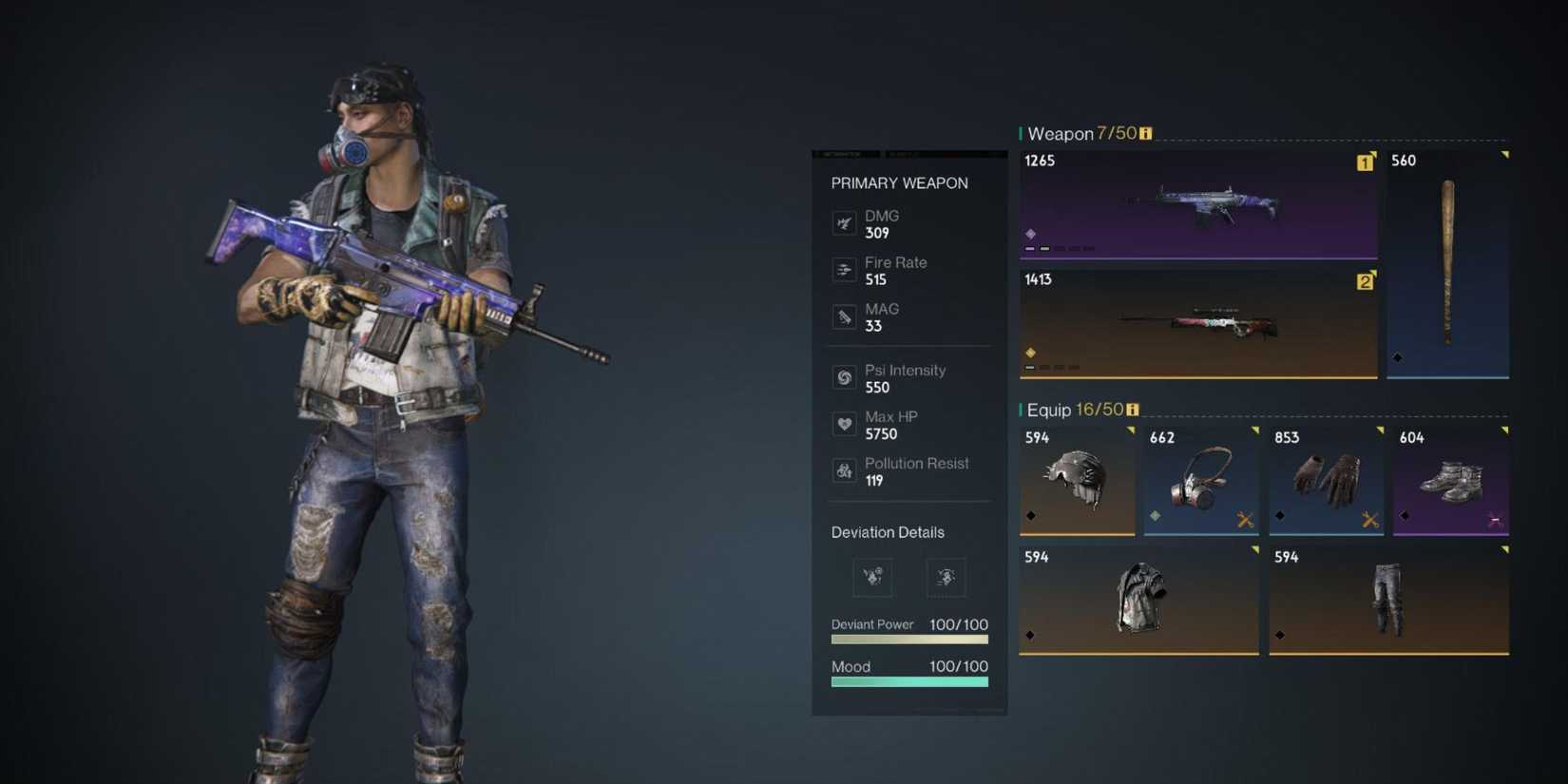The width and height of the screenshot is (1568, 784).
Task: Click the Mood gauge bar
Action: click(908, 680)
